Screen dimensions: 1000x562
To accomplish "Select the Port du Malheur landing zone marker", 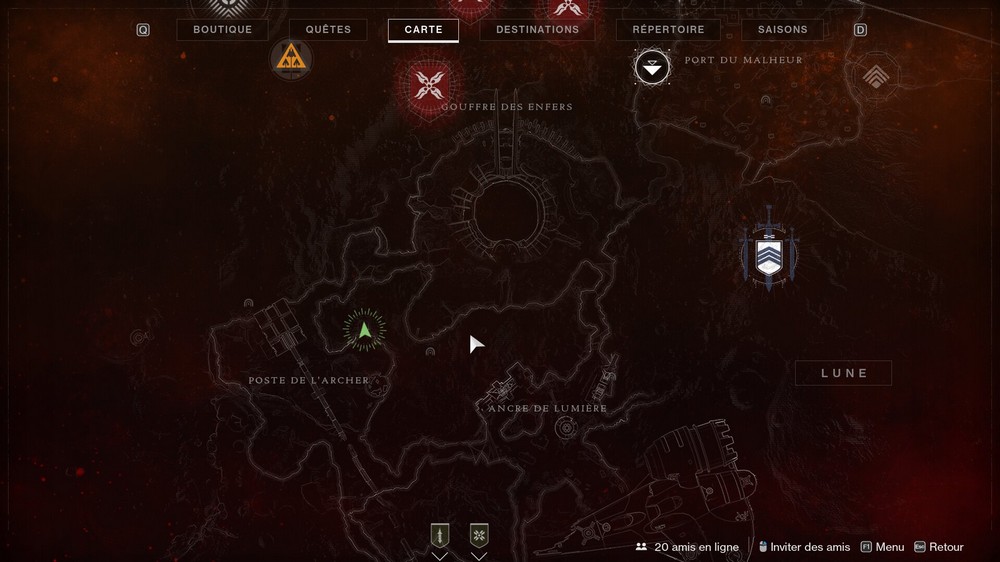I will (652, 67).
